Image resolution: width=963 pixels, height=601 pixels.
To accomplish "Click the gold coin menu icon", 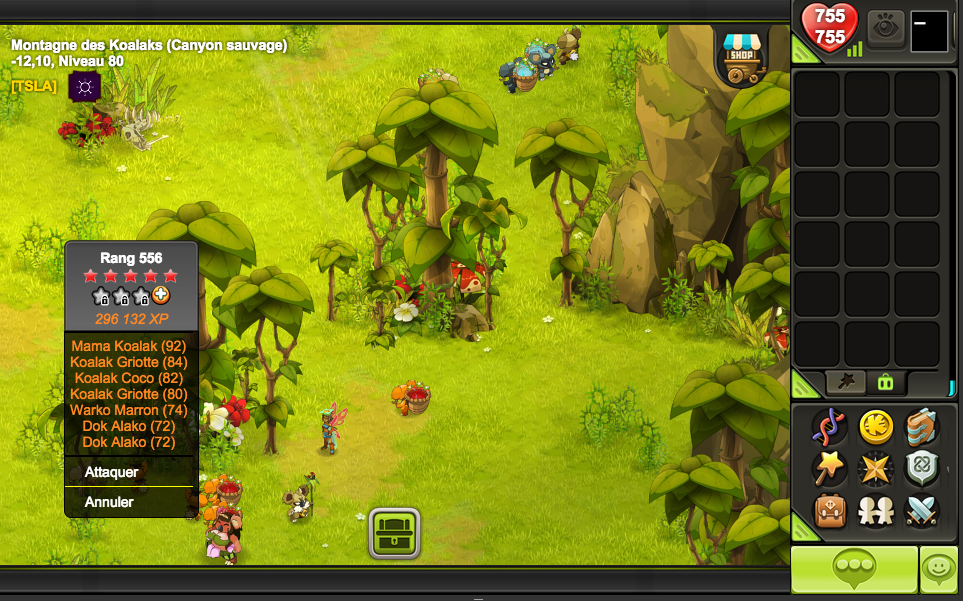I will pos(876,427).
